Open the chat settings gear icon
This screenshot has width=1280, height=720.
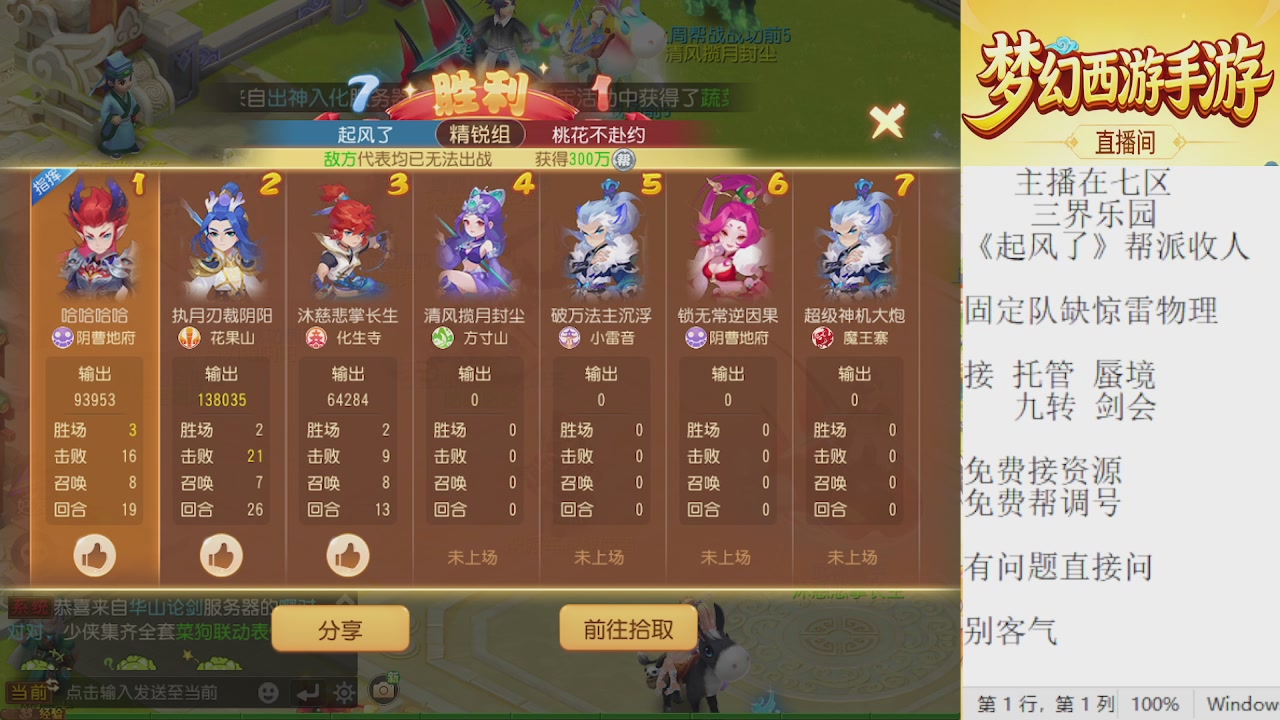(x=343, y=694)
